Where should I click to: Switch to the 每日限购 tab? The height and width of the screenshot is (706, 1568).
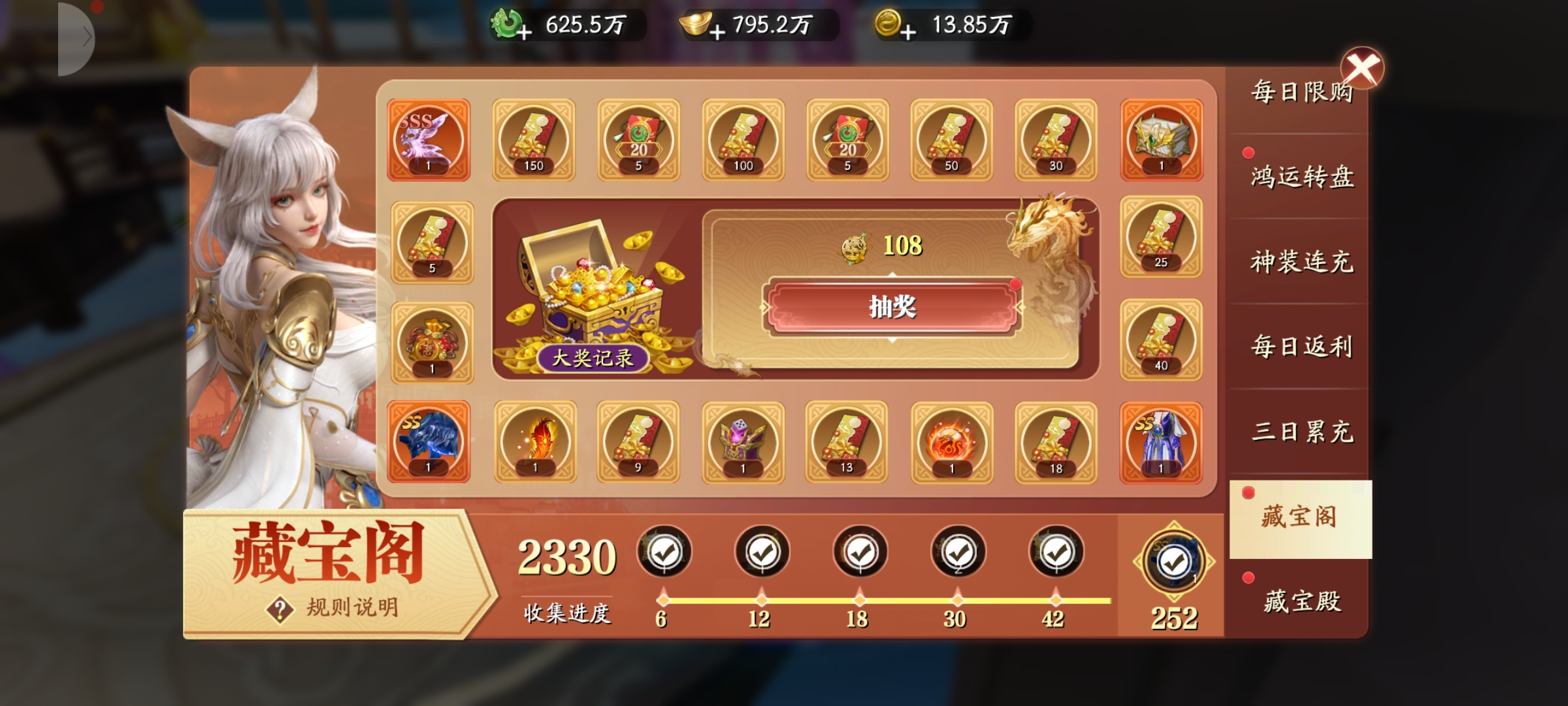[1300, 93]
